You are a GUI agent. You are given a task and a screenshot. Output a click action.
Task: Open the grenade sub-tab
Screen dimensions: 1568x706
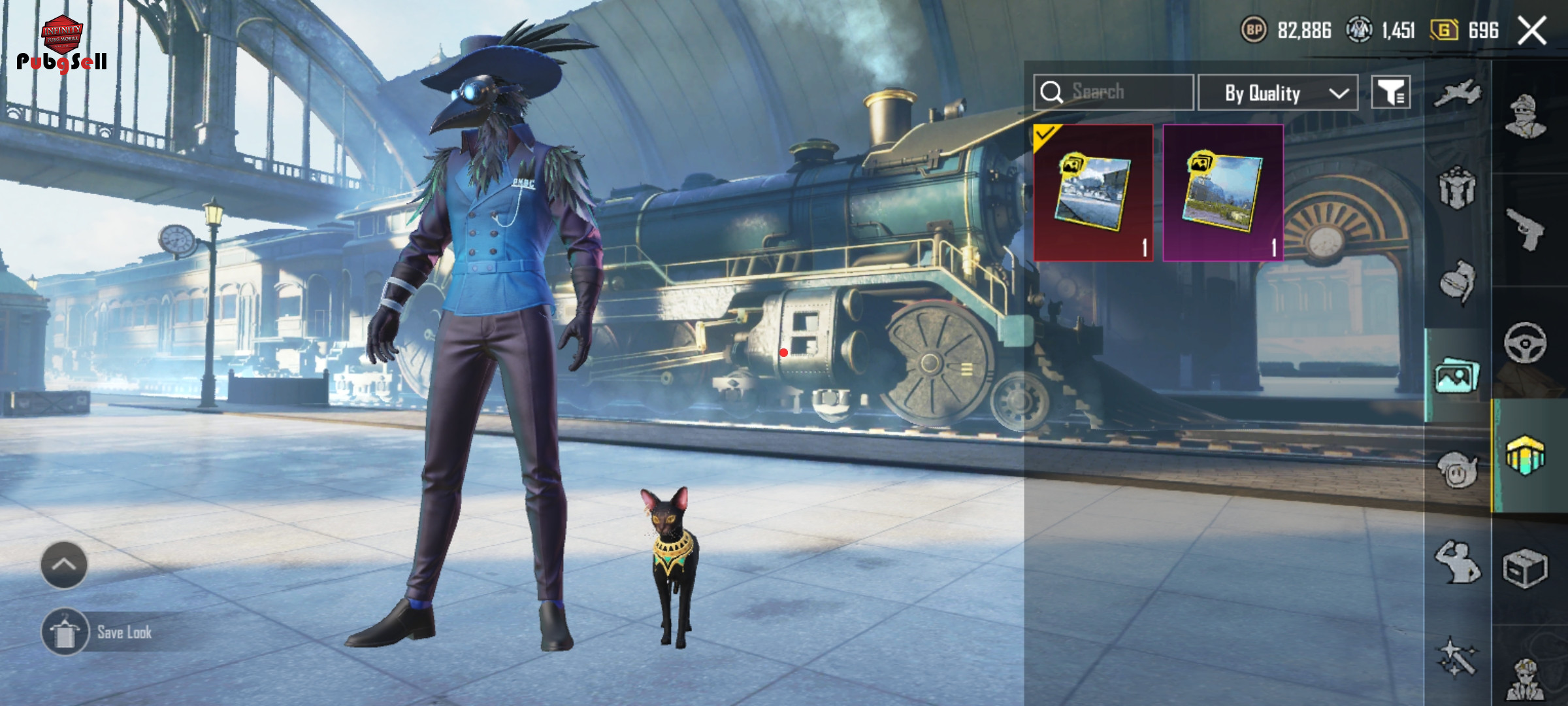click(x=1458, y=282)
